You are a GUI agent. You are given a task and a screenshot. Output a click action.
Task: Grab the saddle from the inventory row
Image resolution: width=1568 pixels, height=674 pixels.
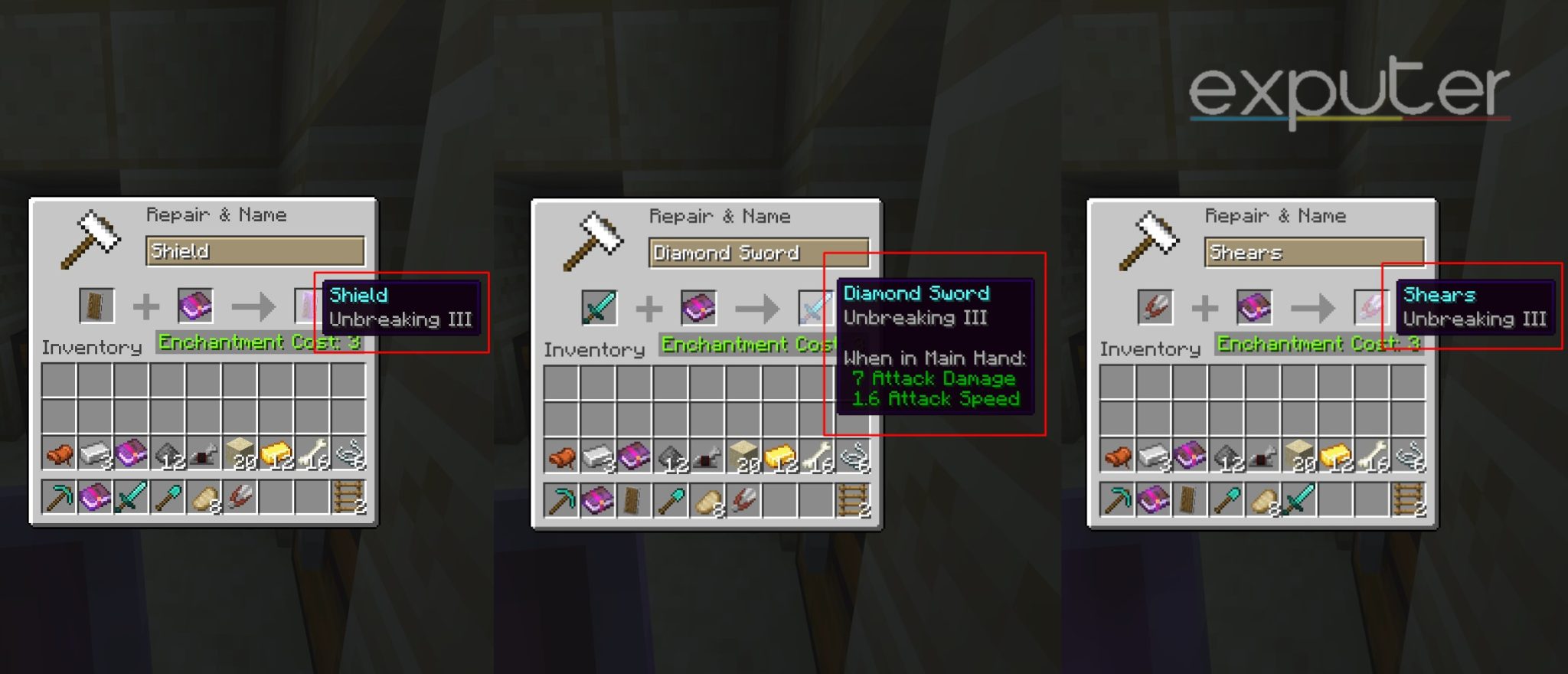tap(60, 454)
